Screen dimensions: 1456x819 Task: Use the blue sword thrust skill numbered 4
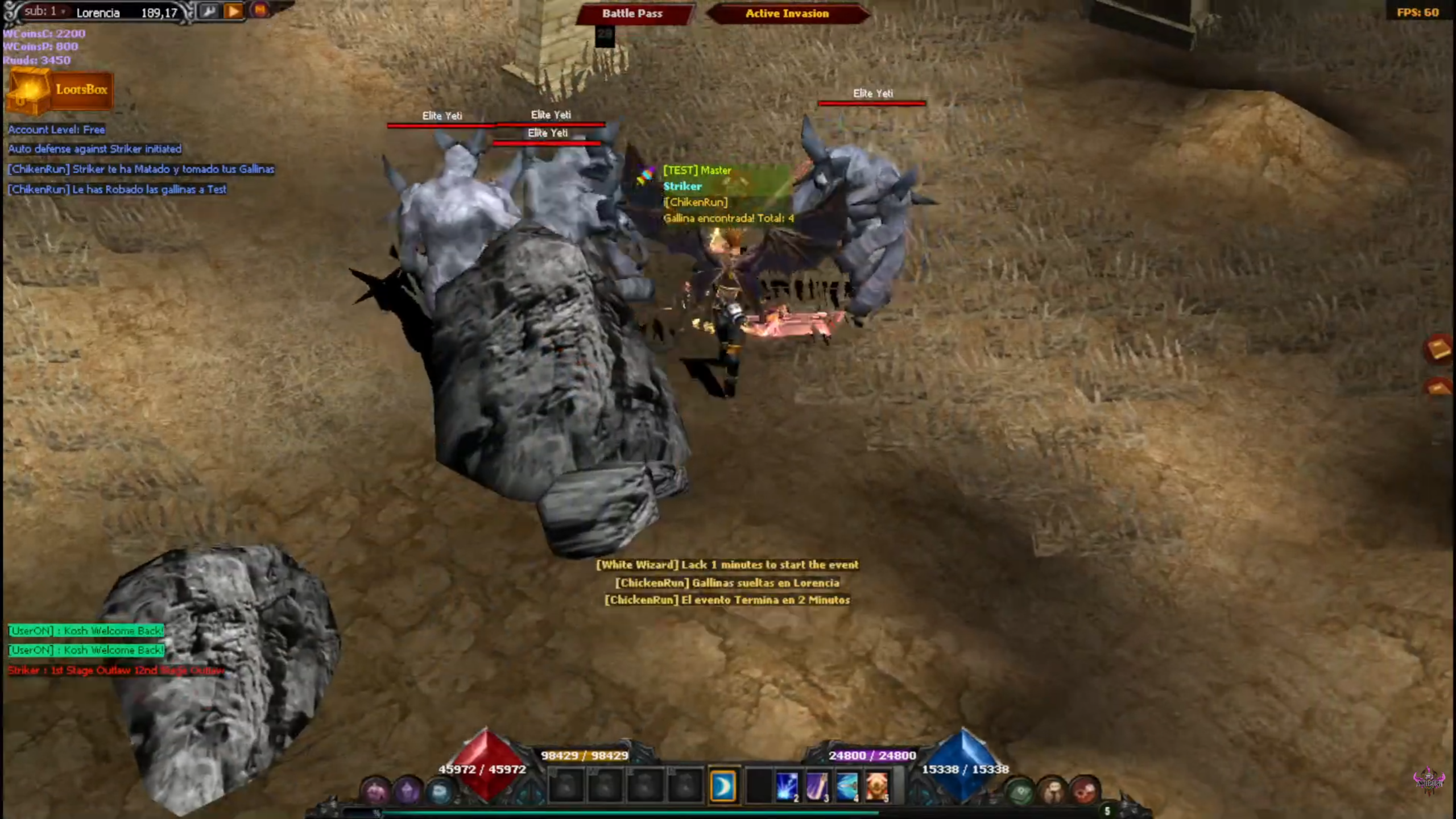click(x=847, y=787)
